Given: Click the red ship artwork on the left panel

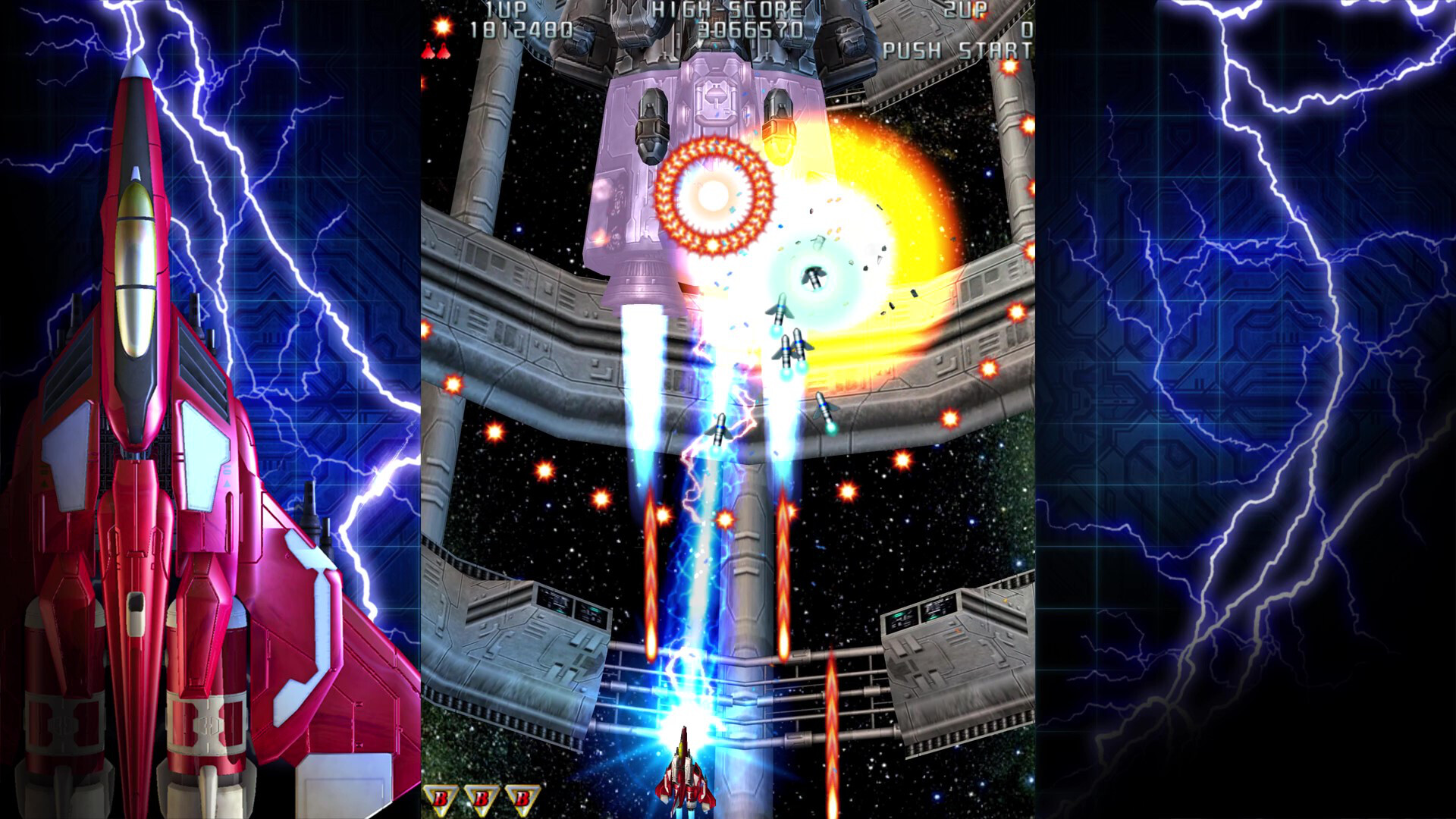Looking at the screenshot, I should [x=152, y=455].
